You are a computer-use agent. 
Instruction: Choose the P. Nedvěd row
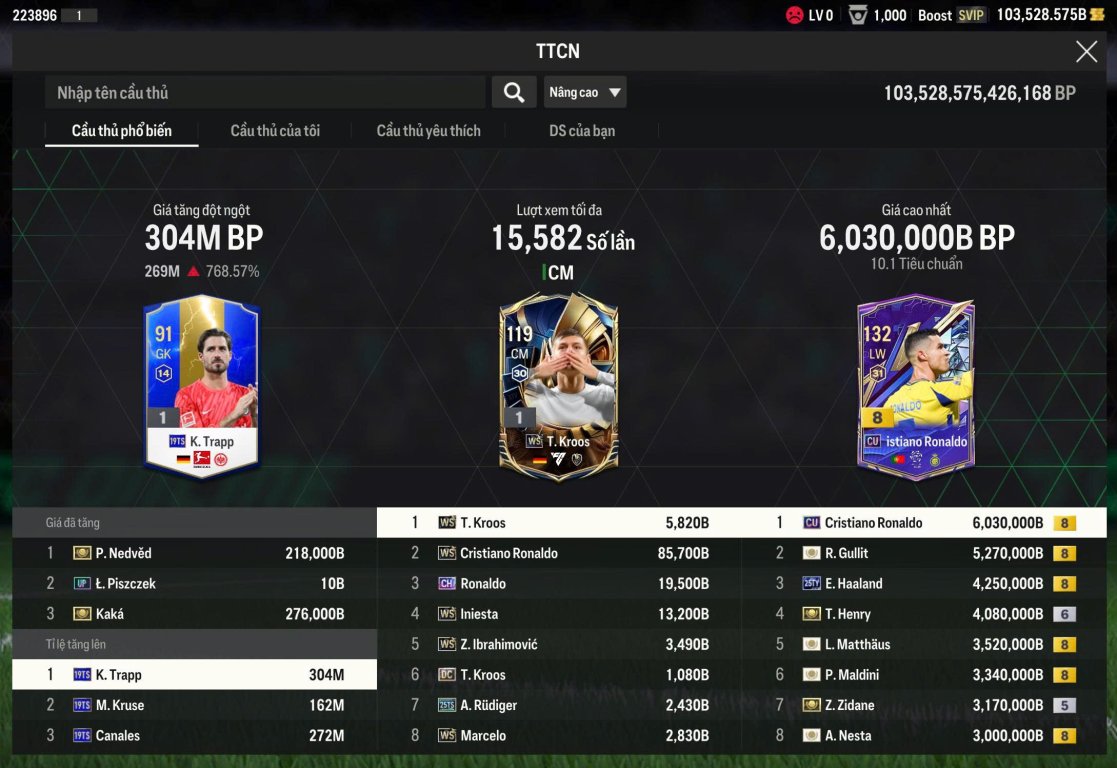coord(194,553)
